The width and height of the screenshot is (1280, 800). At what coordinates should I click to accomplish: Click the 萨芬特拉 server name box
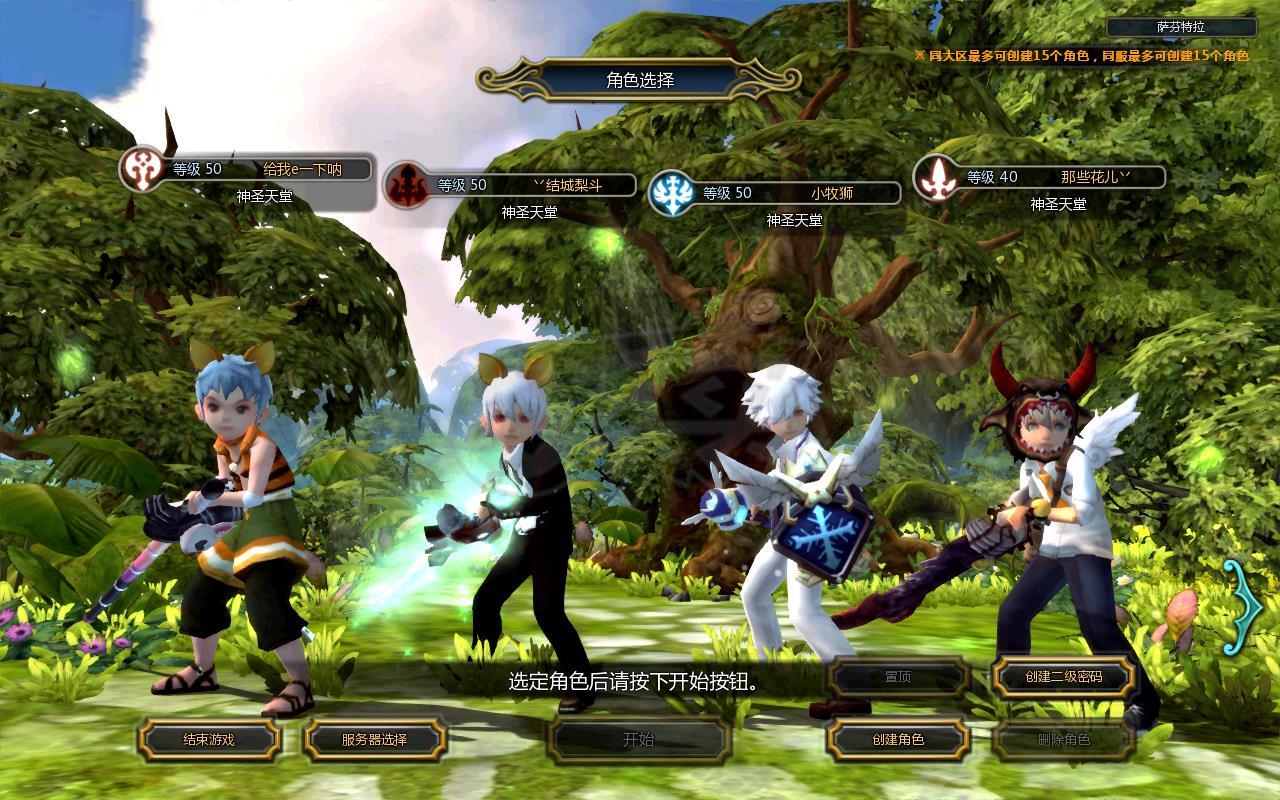point(1181,28)
